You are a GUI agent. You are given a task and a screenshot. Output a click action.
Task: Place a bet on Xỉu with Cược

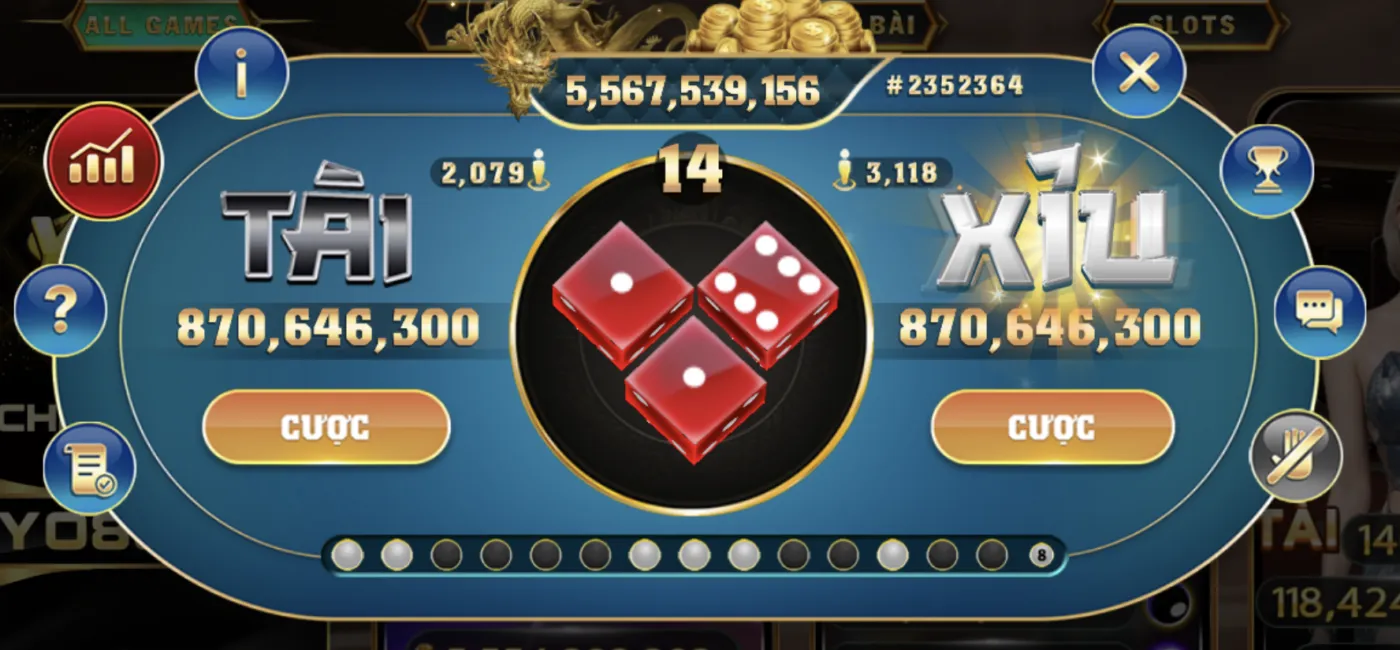pos(1052,427)
